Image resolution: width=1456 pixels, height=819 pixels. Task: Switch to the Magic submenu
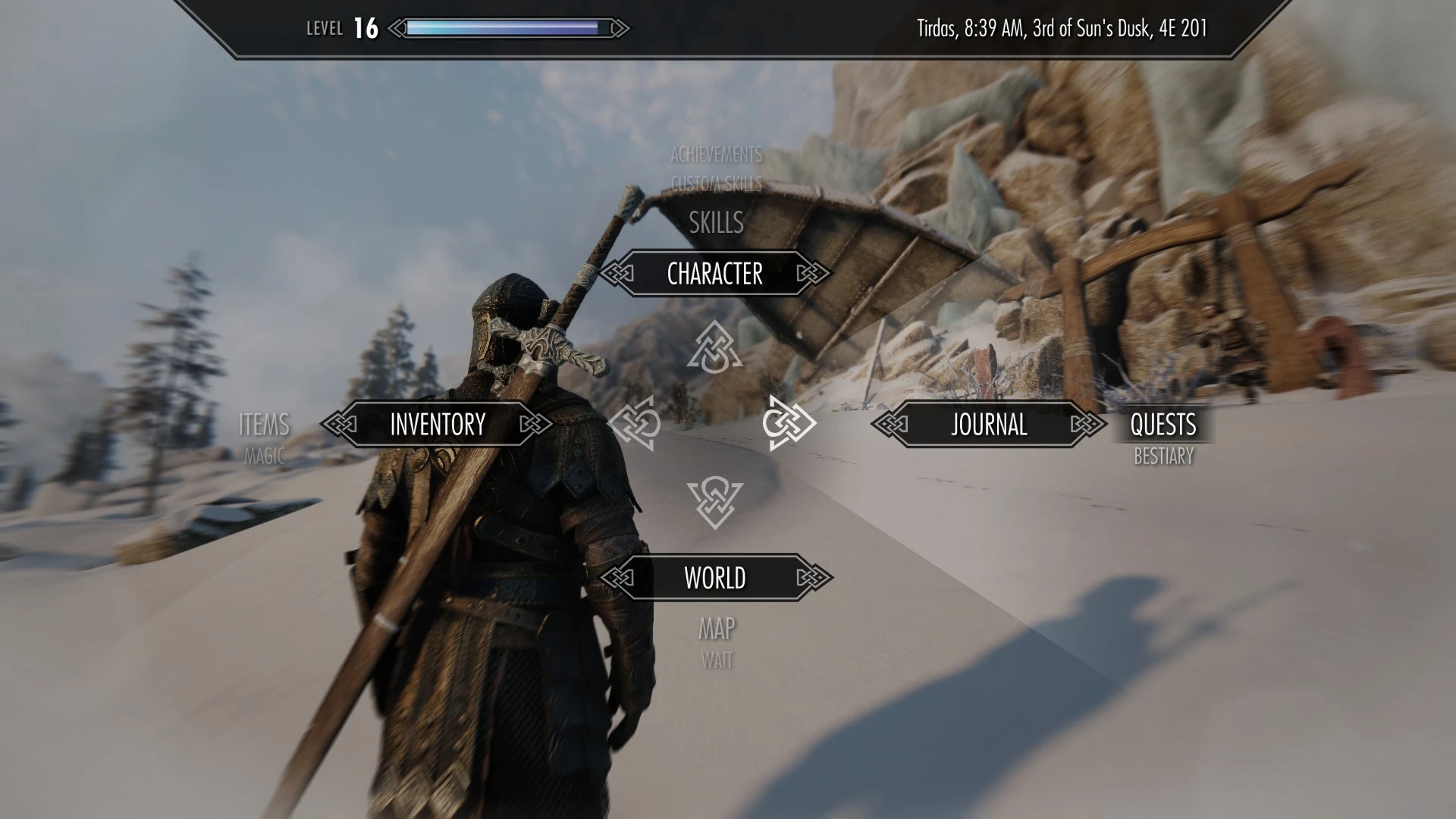(x=264, y=457)
